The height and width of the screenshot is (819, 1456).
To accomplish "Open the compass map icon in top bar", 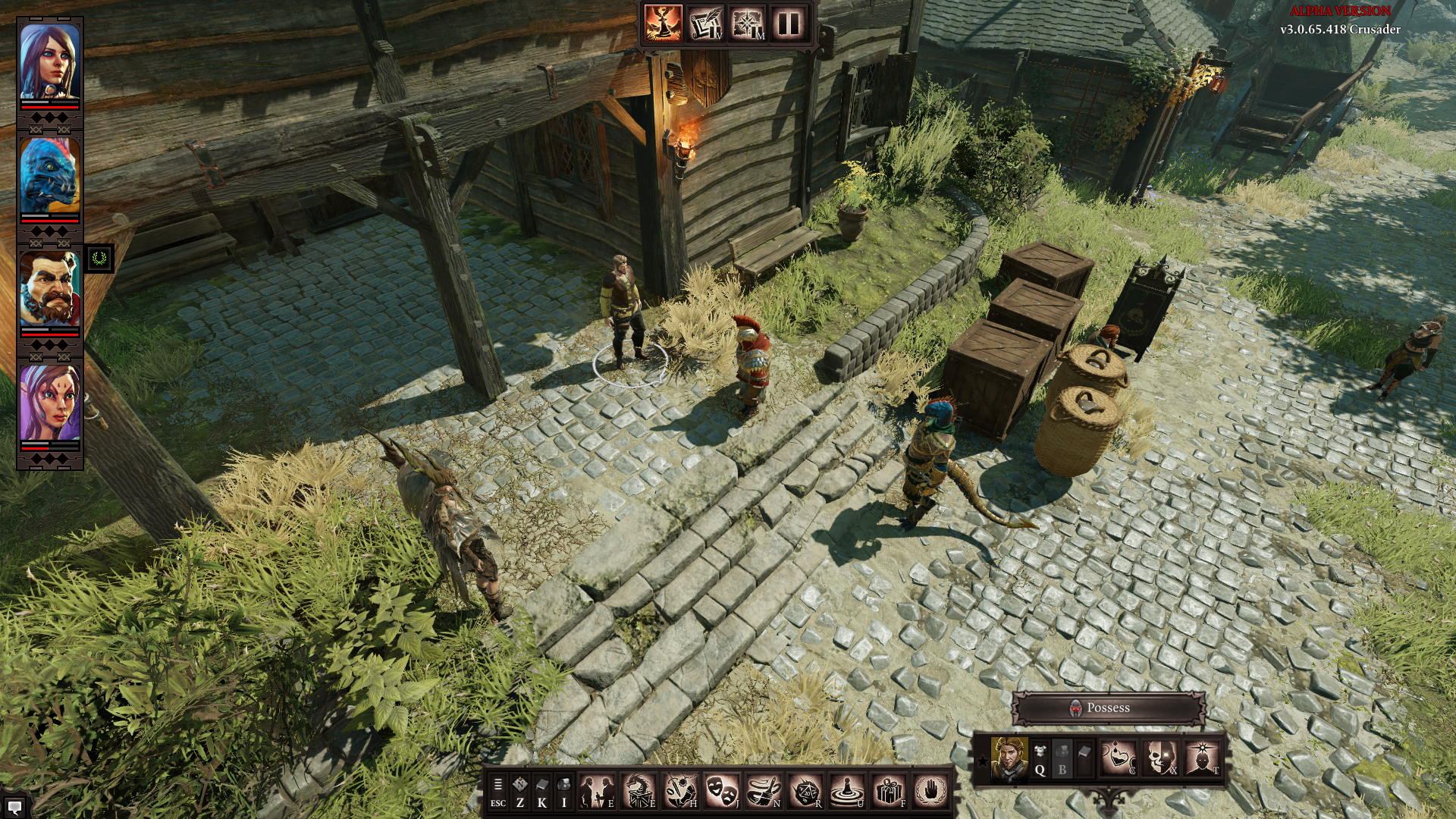I will tap(747, 24).
